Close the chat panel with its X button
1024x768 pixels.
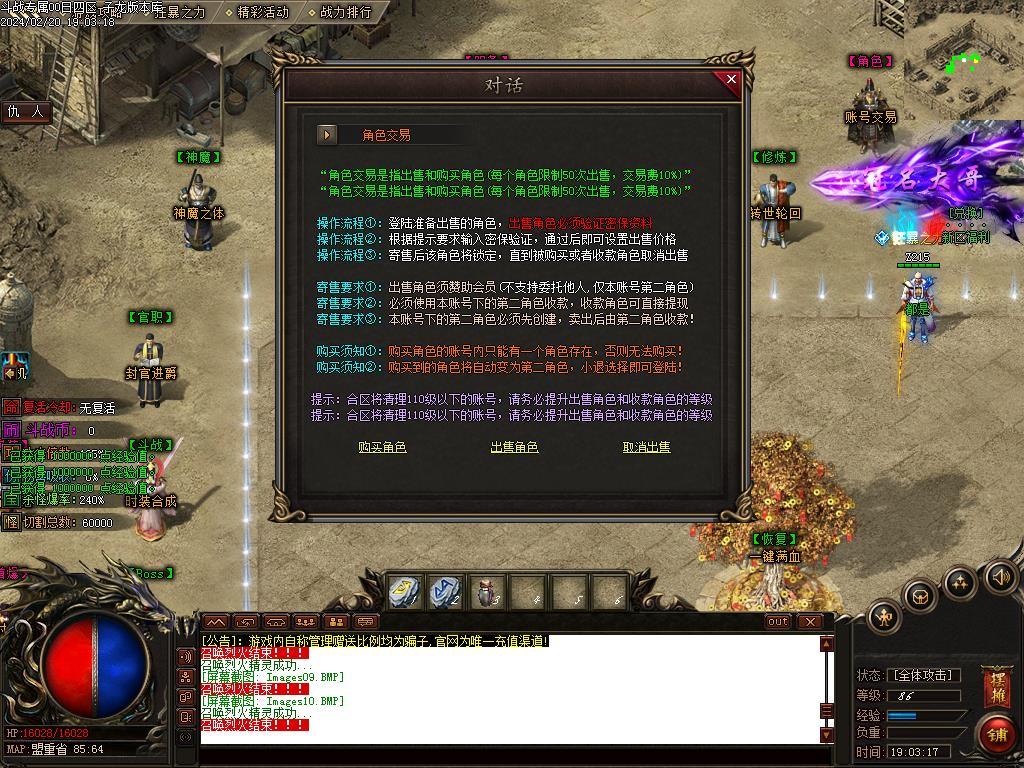[x=810, y=621]
